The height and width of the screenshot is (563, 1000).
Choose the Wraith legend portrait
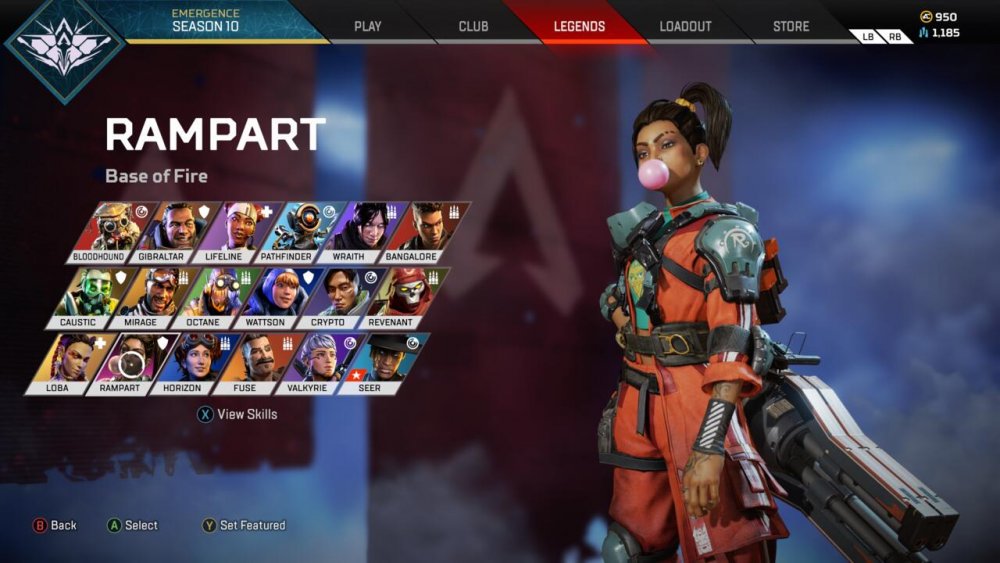[360, 230]
